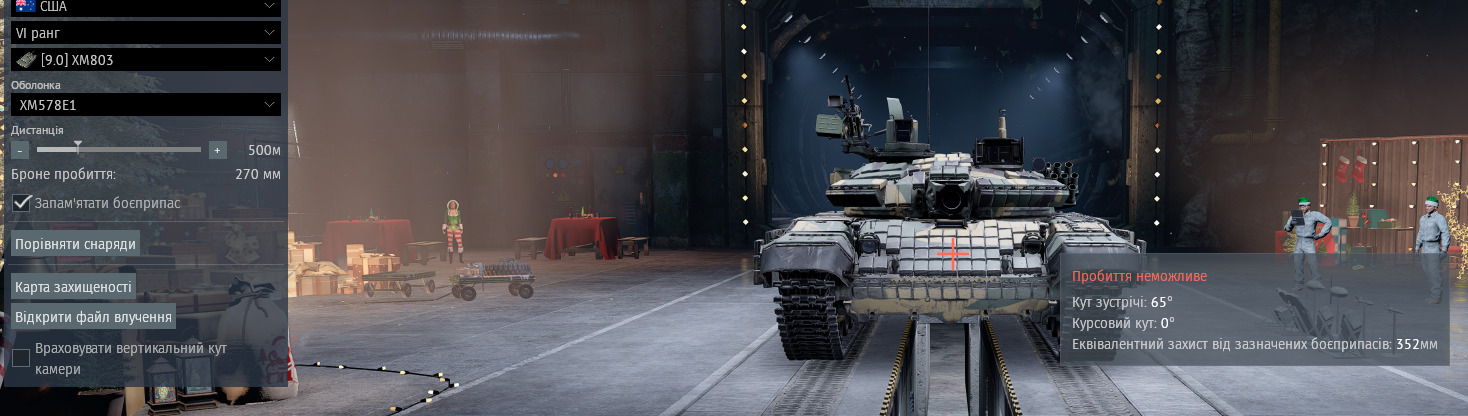
Task: Open the США nation dropdown
Action: pyautogui.click(x=145, y=6)
